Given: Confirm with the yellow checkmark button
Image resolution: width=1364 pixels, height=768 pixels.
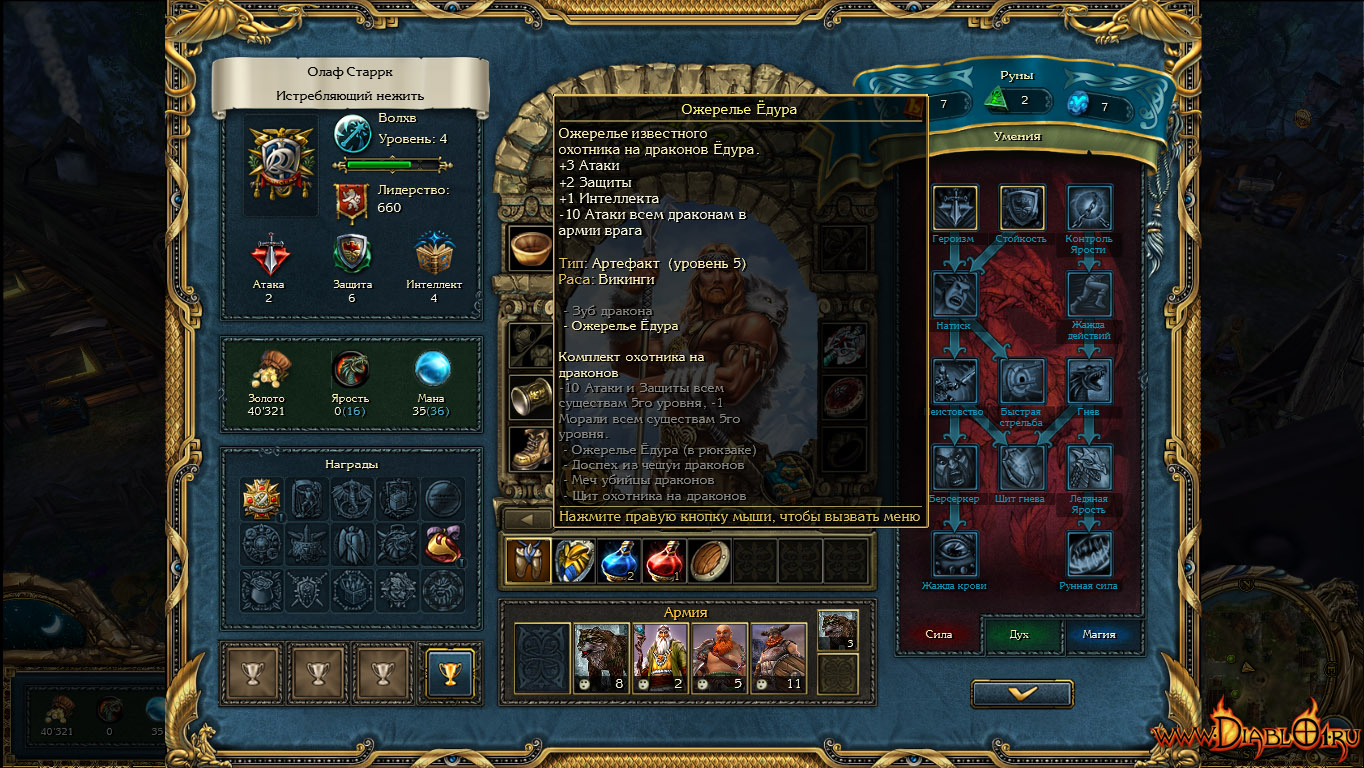Looking at the screenshot, I should pos(1022,693).
